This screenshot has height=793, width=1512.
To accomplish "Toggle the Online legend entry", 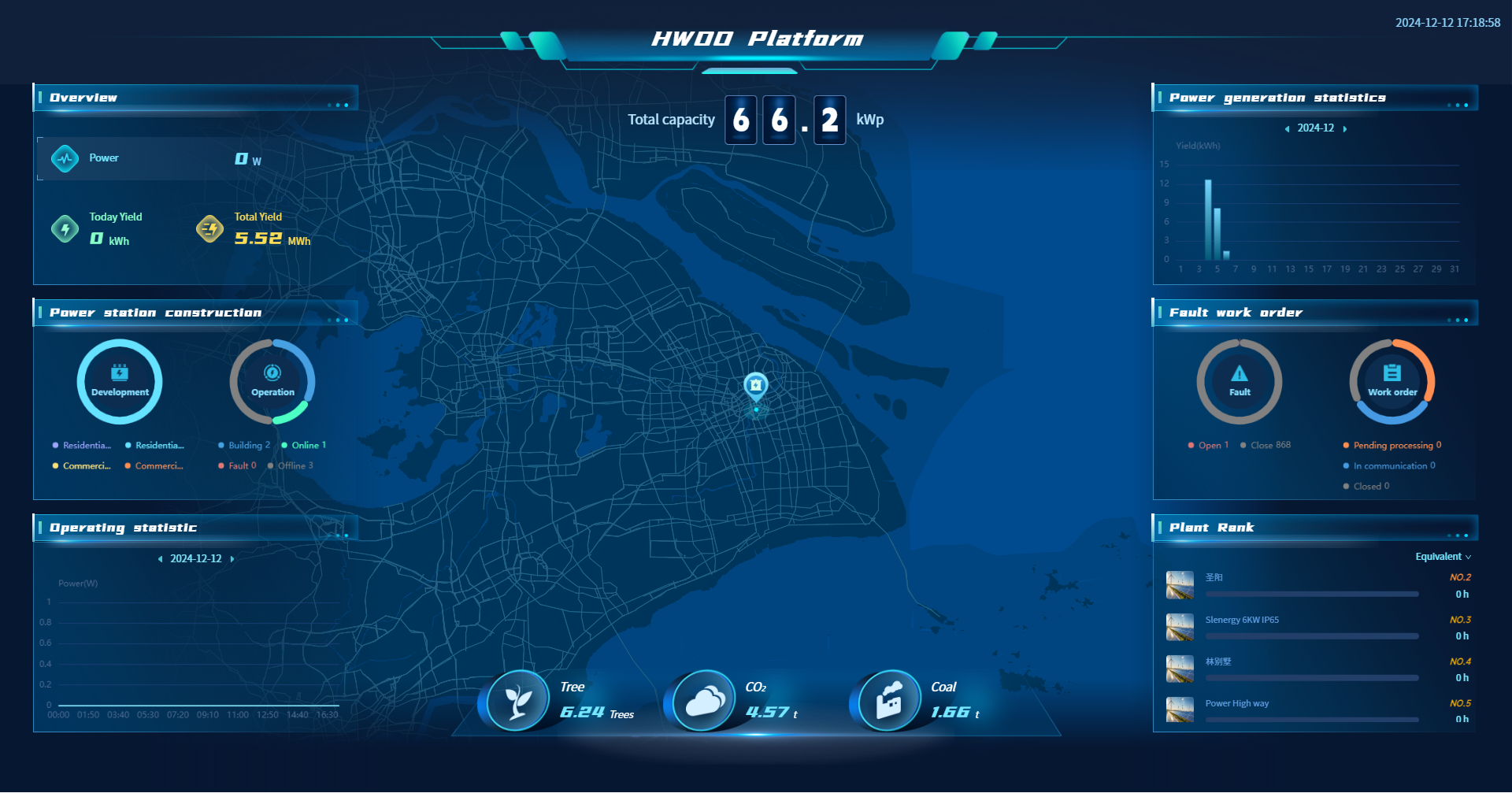I will [304, 446].
